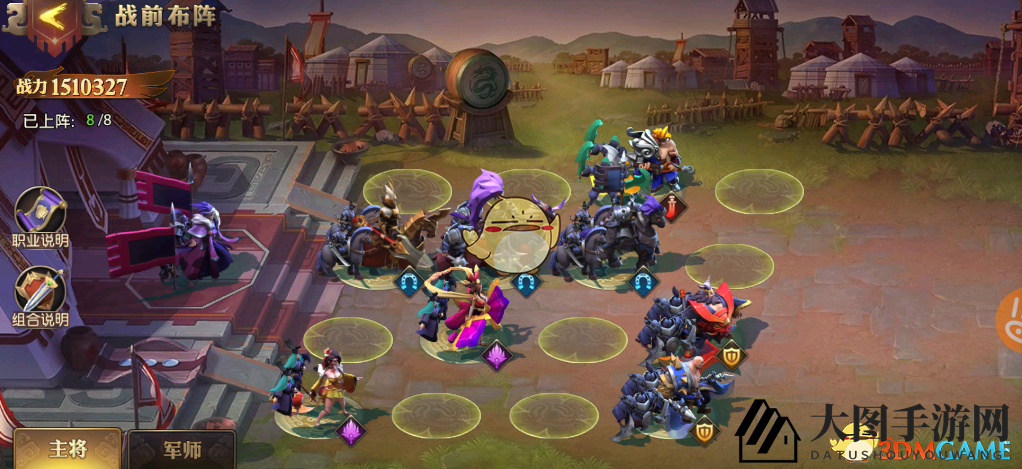Open the 职业说明 class guide

point(40,213)
